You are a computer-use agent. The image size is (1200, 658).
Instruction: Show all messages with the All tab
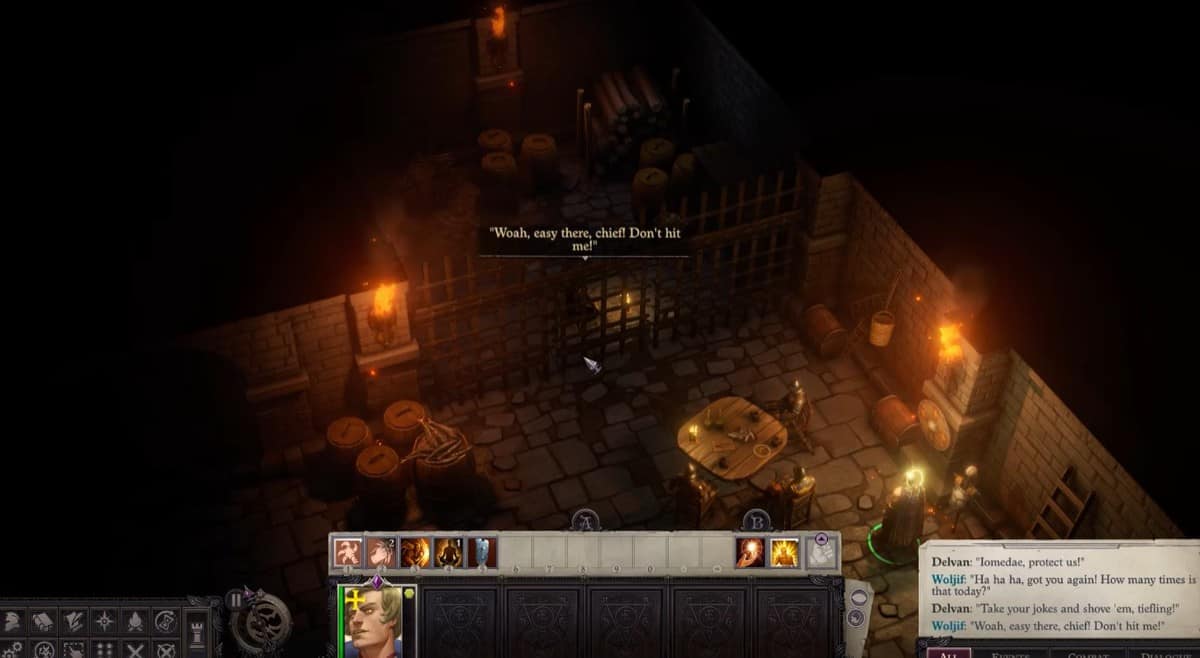pos(947,651)
